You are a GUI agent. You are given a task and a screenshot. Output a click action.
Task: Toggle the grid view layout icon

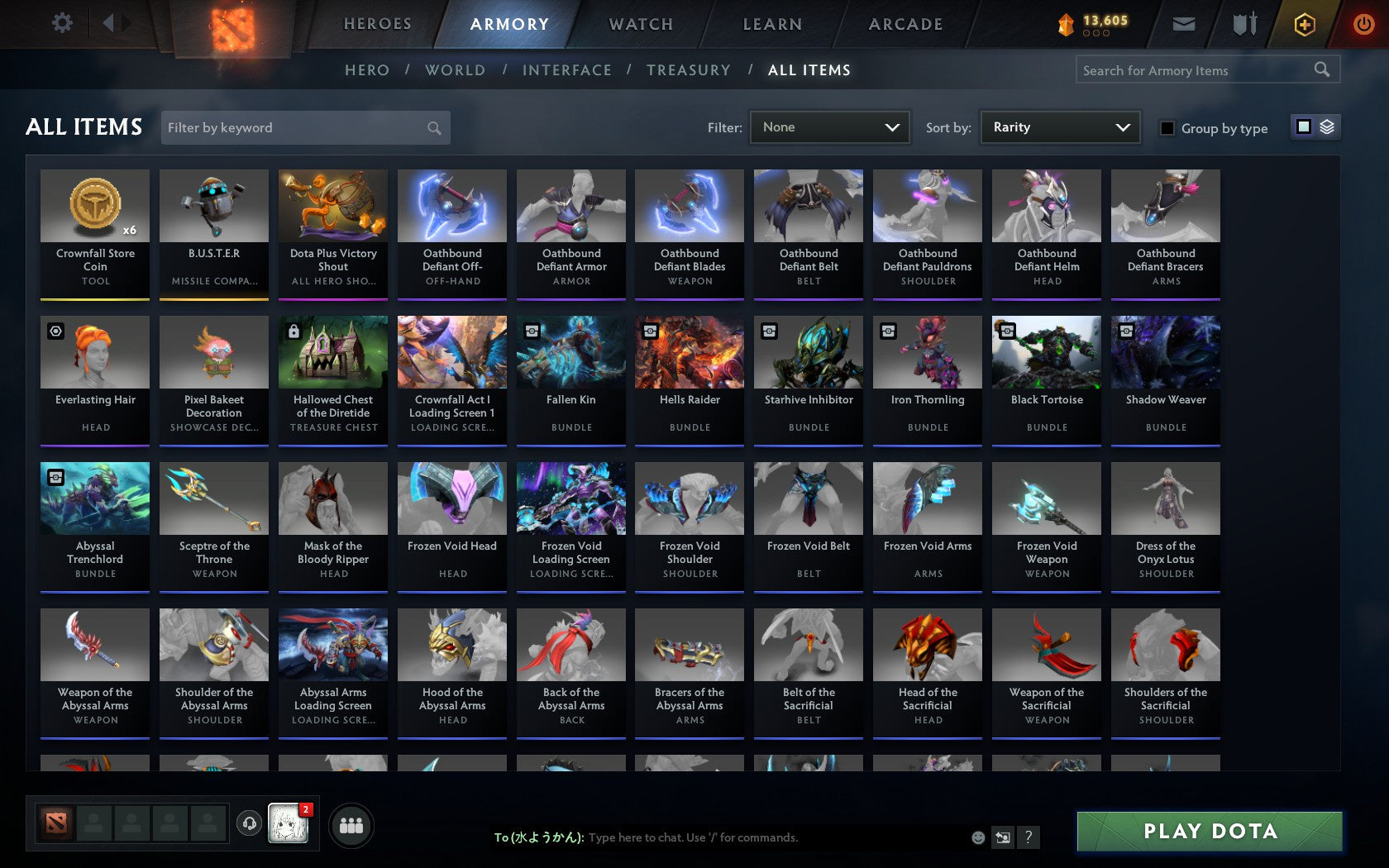click(x=1303, y=127)
